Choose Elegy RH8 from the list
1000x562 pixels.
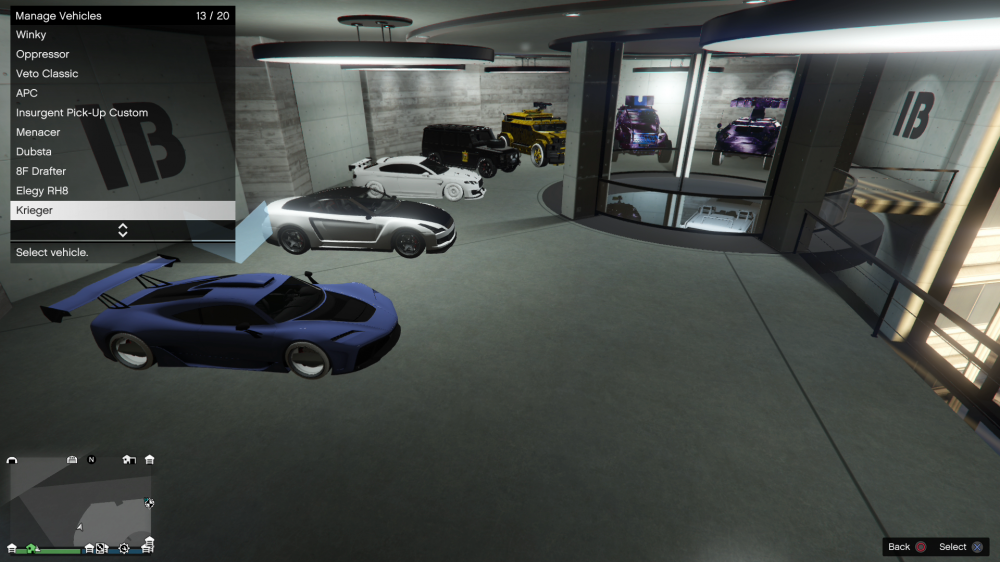[122, 191]
